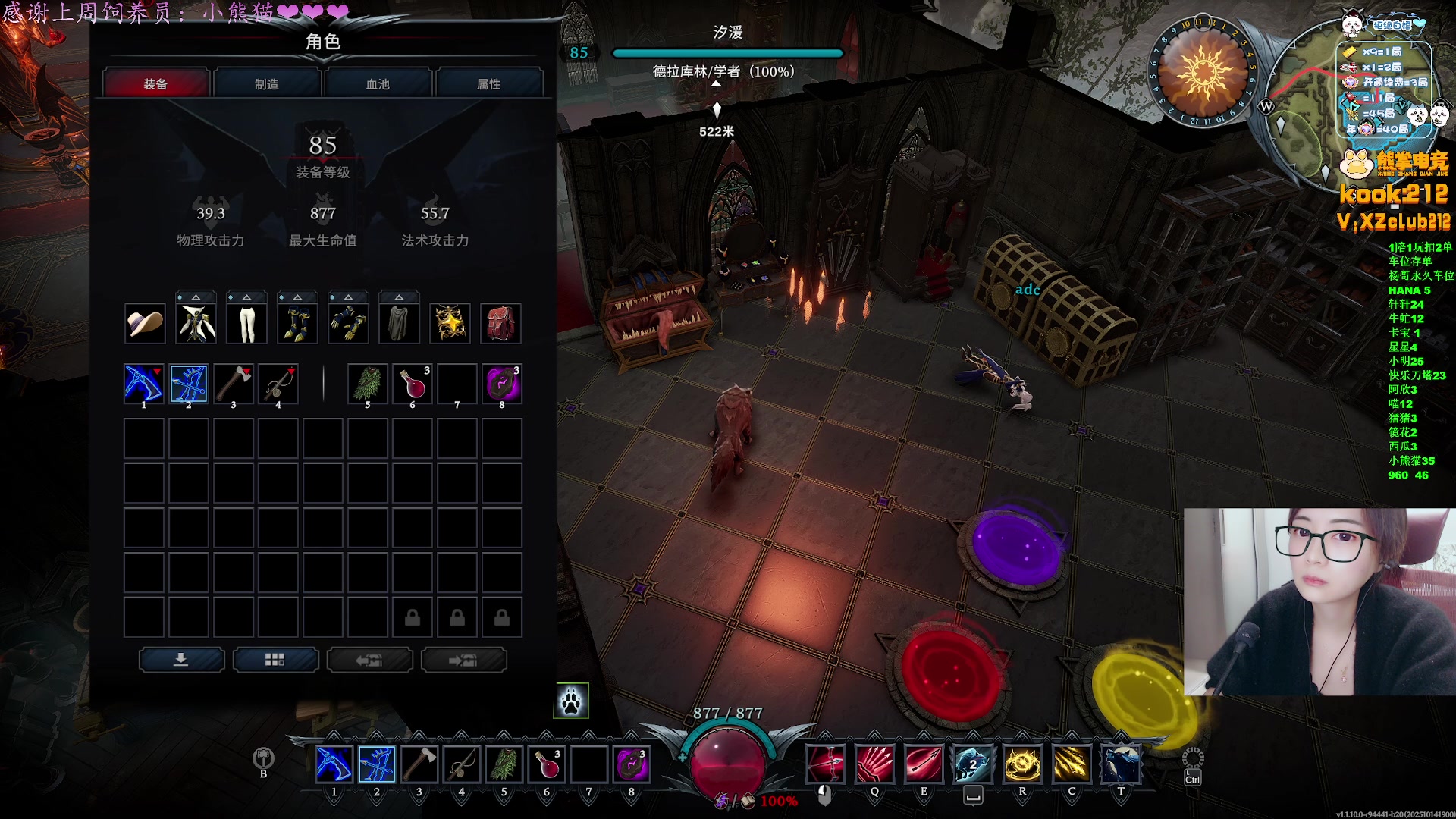The image size is (1456, 819).
Task: Choose the golden amulet equipment slot
Action: (x=450, y=324)
